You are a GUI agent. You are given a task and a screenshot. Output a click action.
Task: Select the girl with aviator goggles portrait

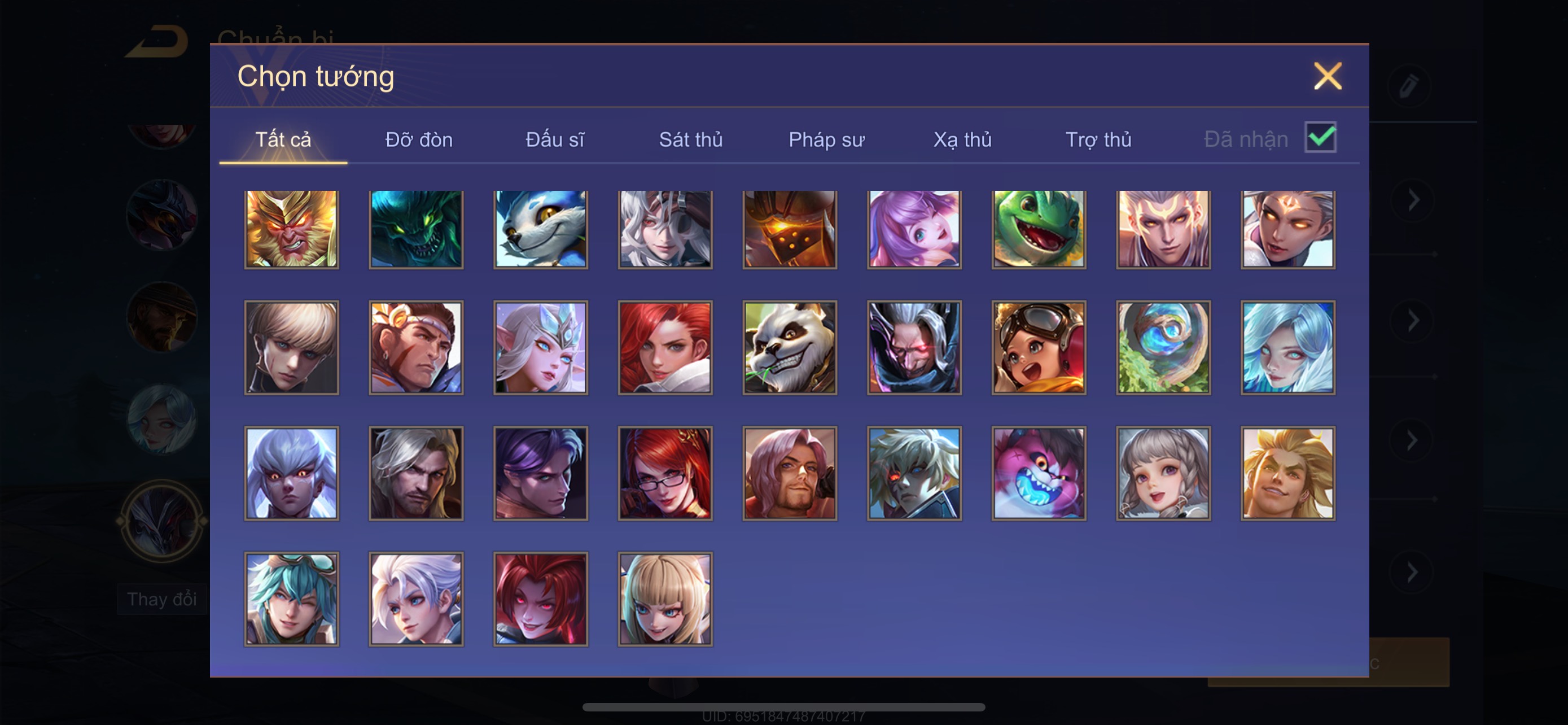(1039, 348)
